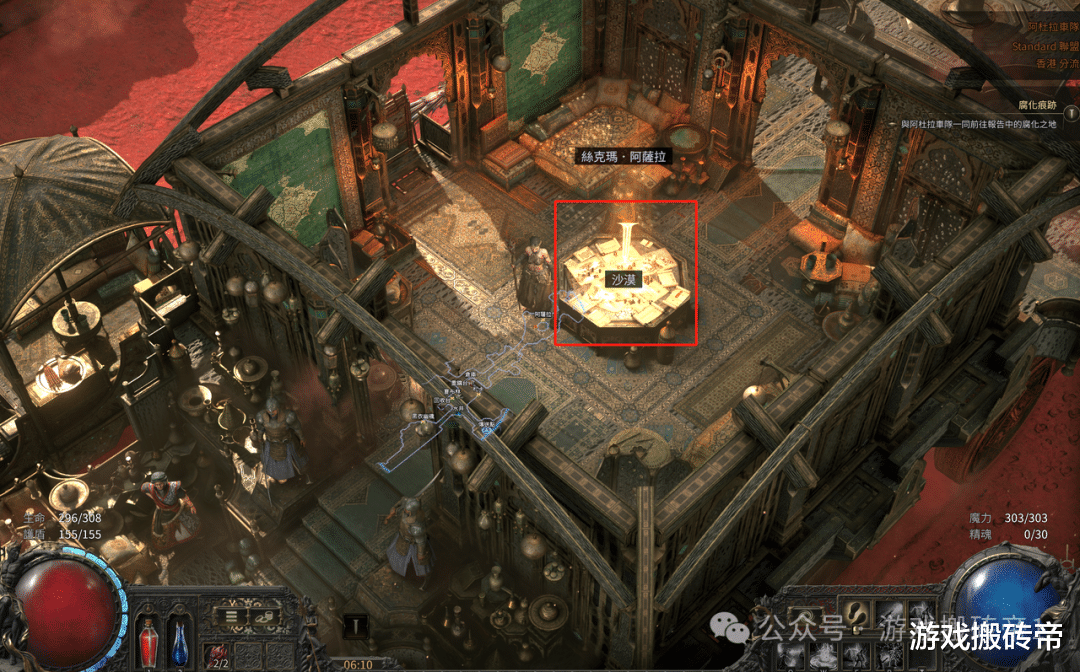Click the small nail icon above the timer
Viewport: 1080px width, 672px height.
353,625
